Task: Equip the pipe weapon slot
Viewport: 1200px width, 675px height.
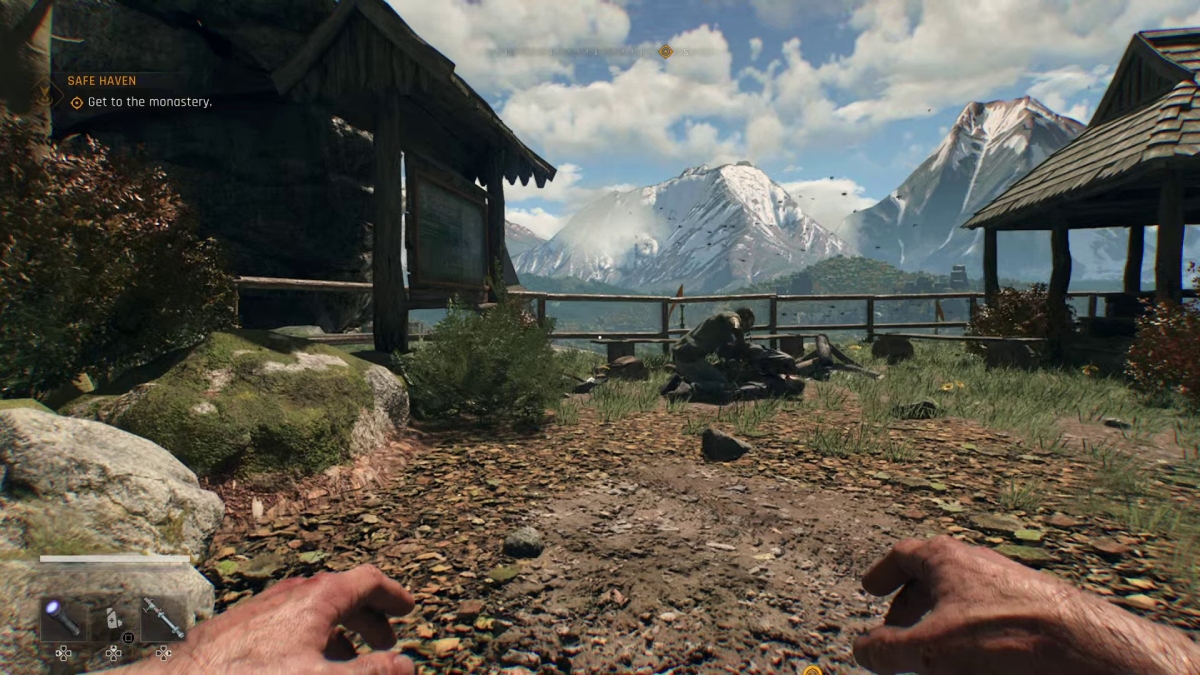Action: 163,619
